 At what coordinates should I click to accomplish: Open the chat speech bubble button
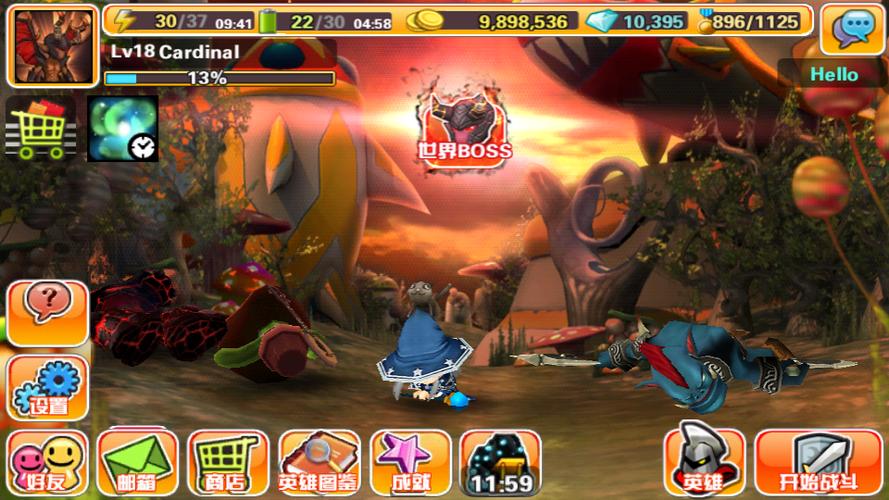tap(852, 29)
